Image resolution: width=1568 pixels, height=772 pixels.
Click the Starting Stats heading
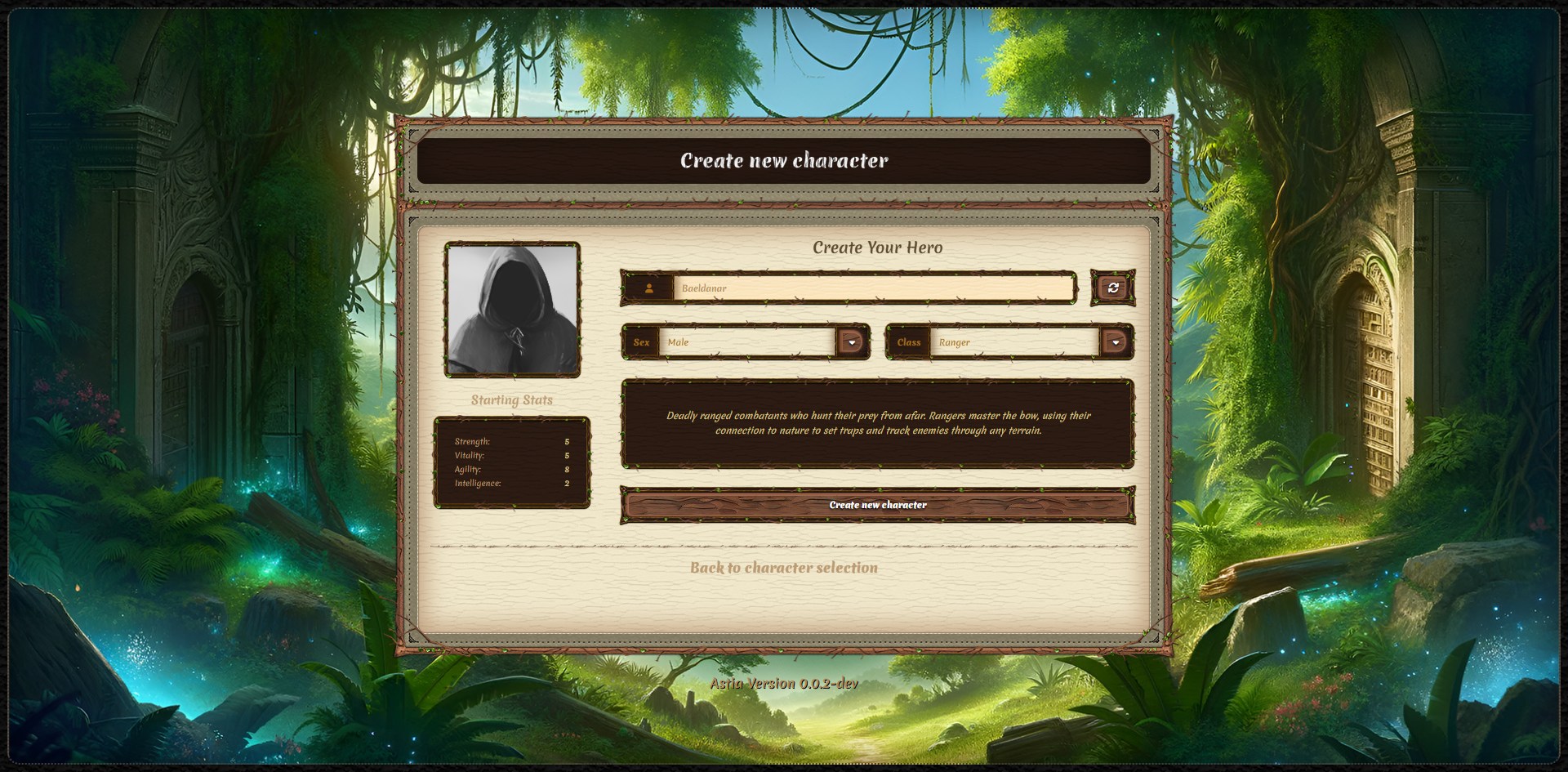click(512, 400)
